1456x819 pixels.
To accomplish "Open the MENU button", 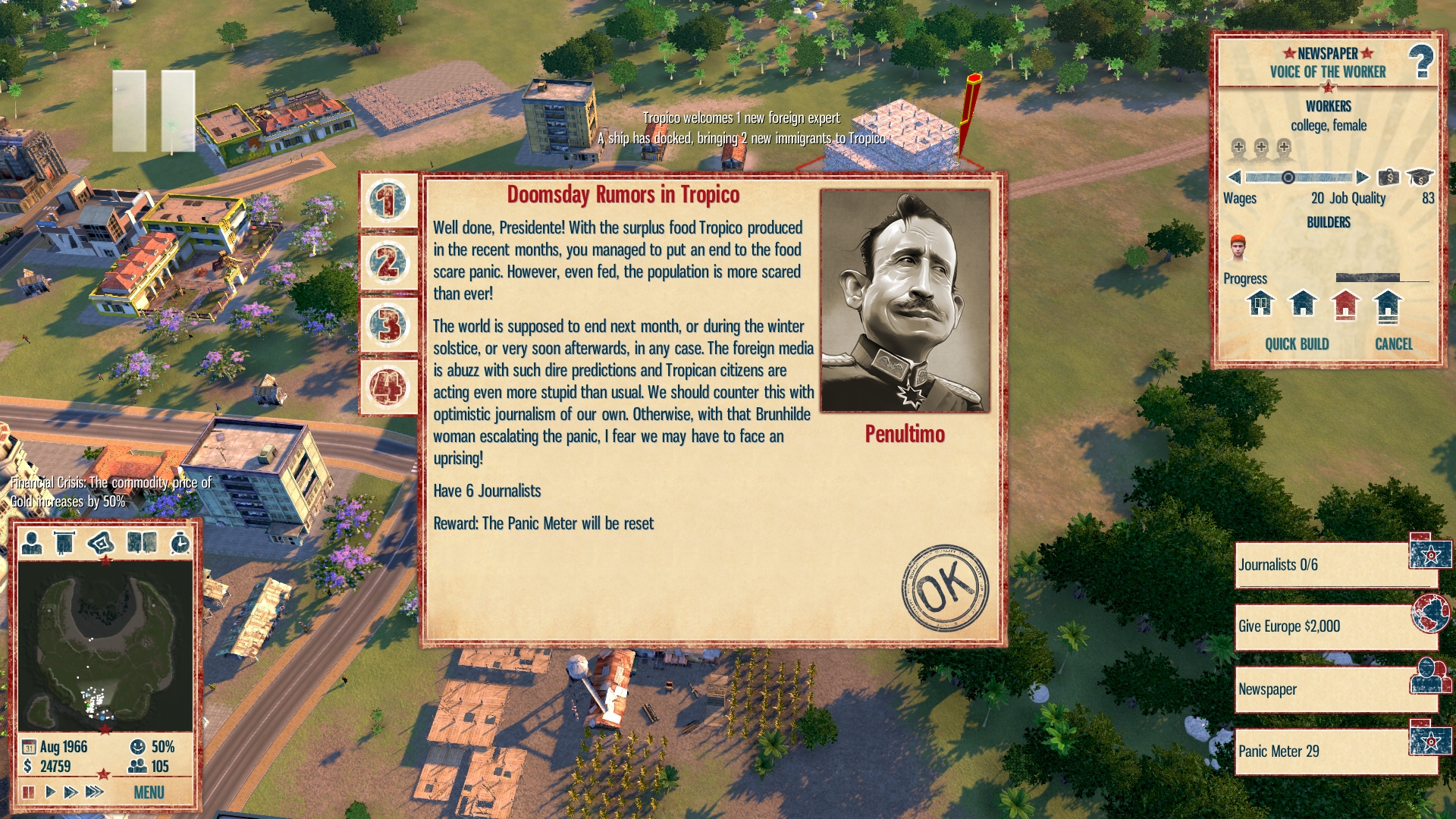I will tap(149, 792).
